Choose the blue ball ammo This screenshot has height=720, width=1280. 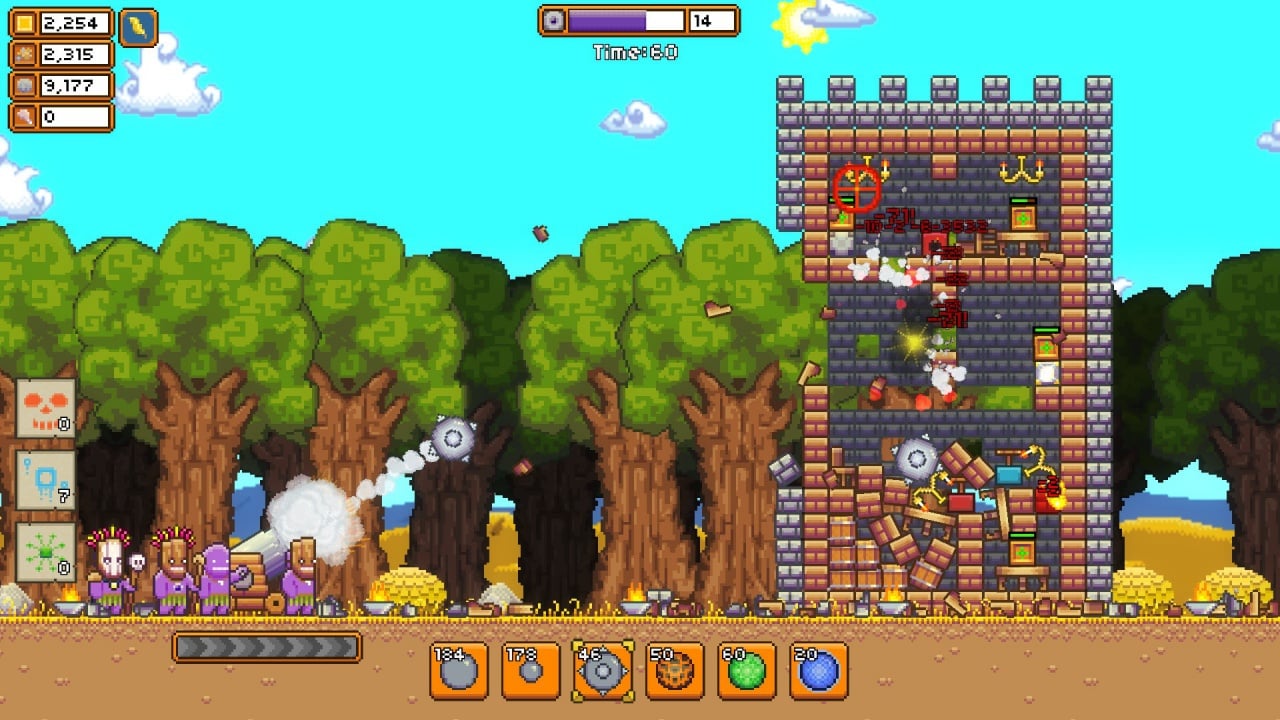pyautogui.click(x=819, y=670)
